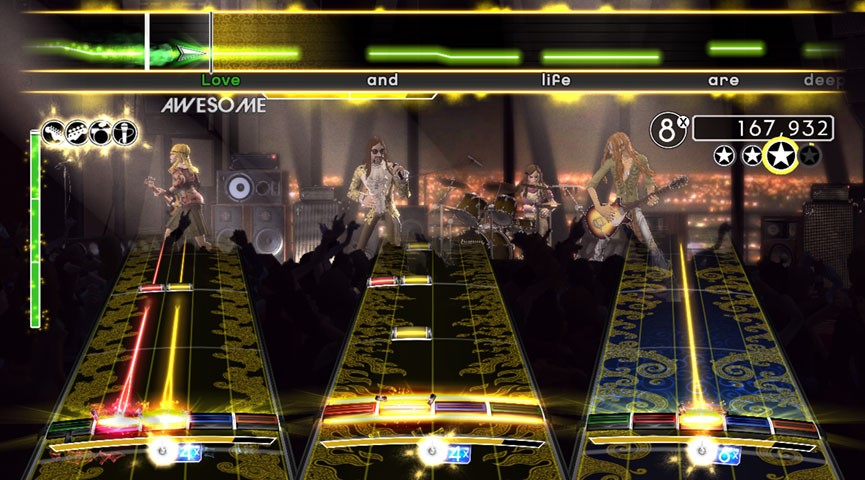Click the orange fret target on left track
This screenshot has width=865, height=480.
pyautogui.click(x=255, y=423)
